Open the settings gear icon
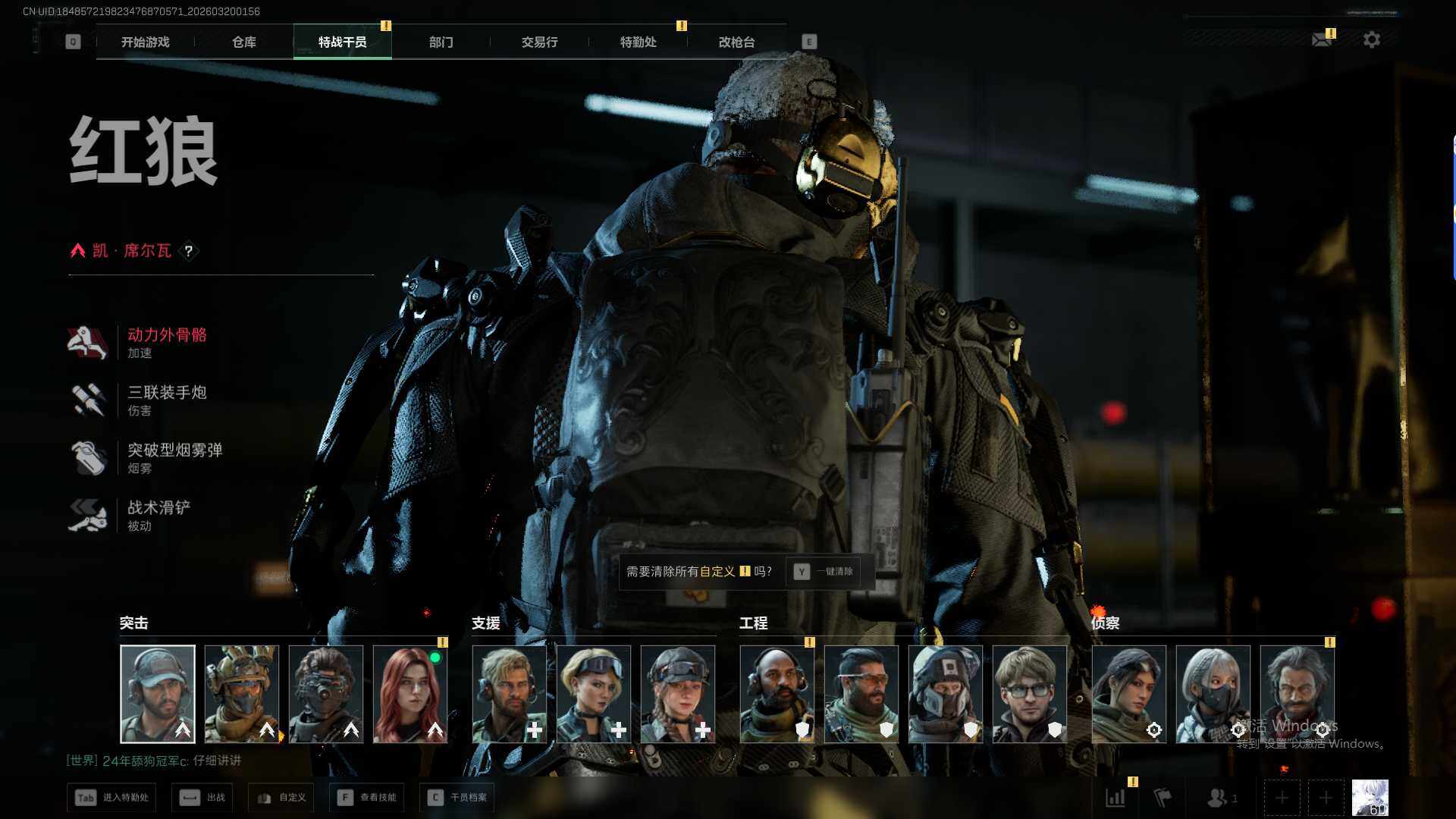Image resolution: width=1456 pixels, height=819 pixels. (1371, 39)
